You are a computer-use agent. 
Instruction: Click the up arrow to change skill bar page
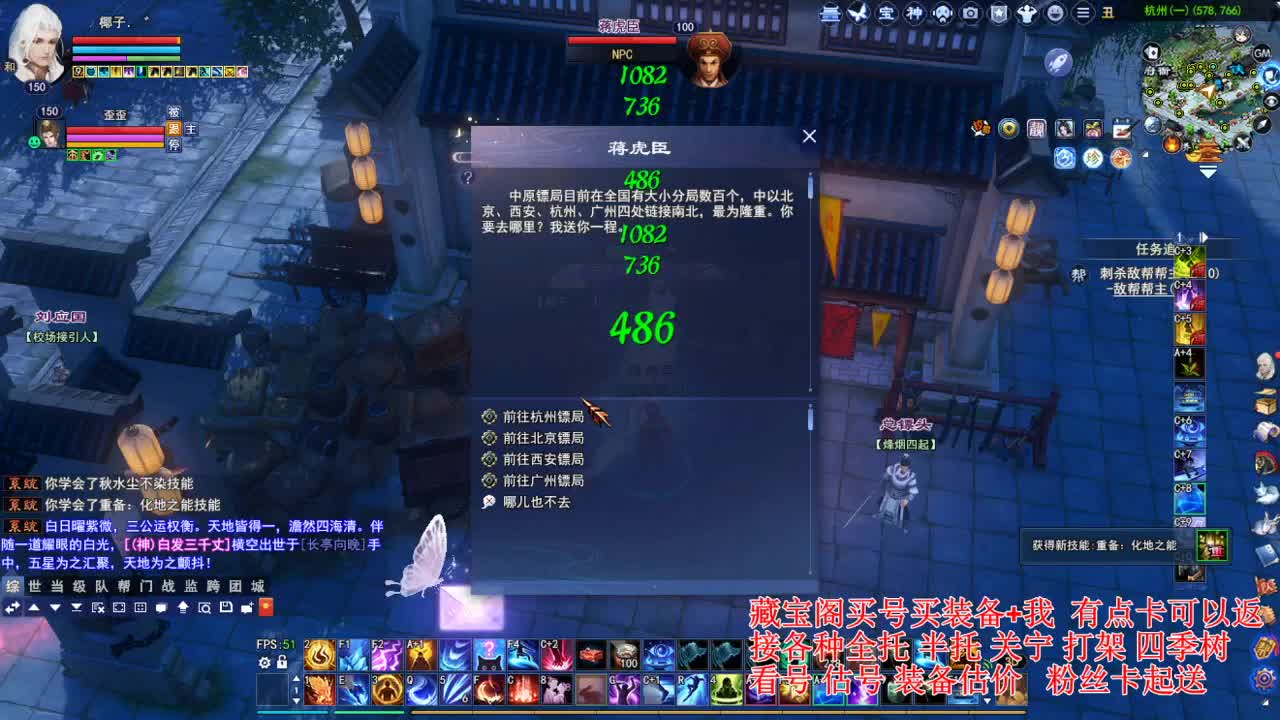click(x=297, y=678)
